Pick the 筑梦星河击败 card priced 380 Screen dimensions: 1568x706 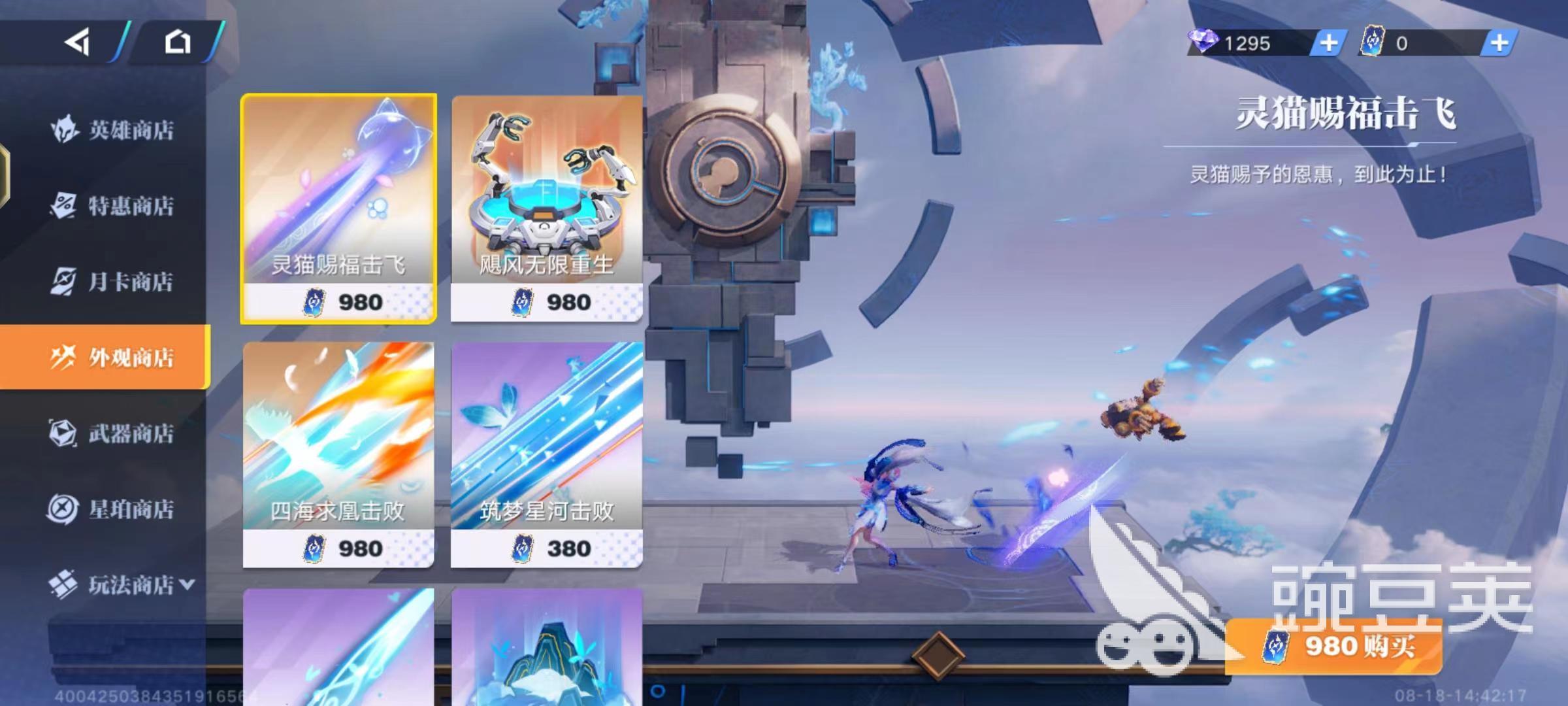[x=546, y=454]
